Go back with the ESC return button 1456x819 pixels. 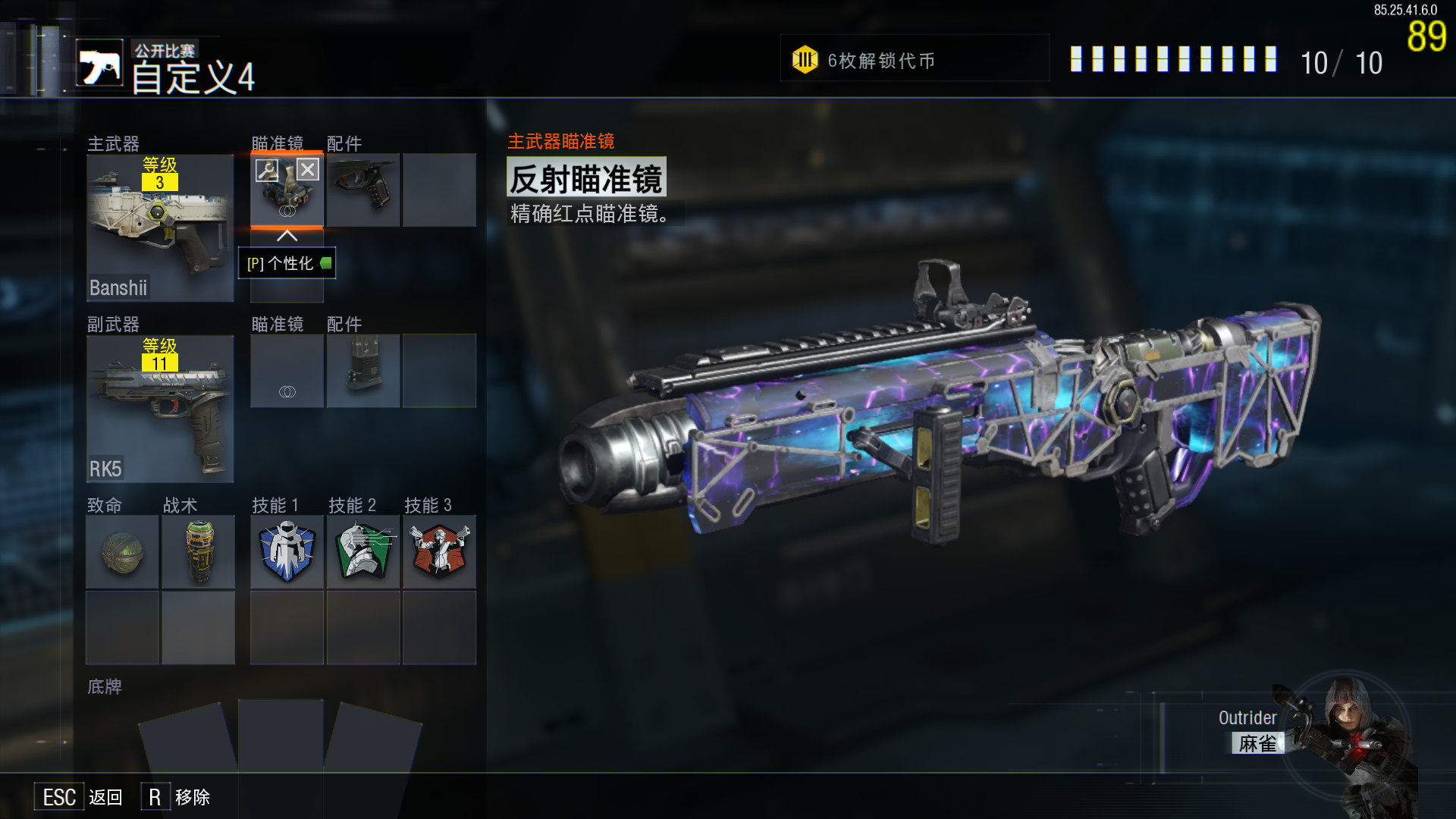point(79,797)
